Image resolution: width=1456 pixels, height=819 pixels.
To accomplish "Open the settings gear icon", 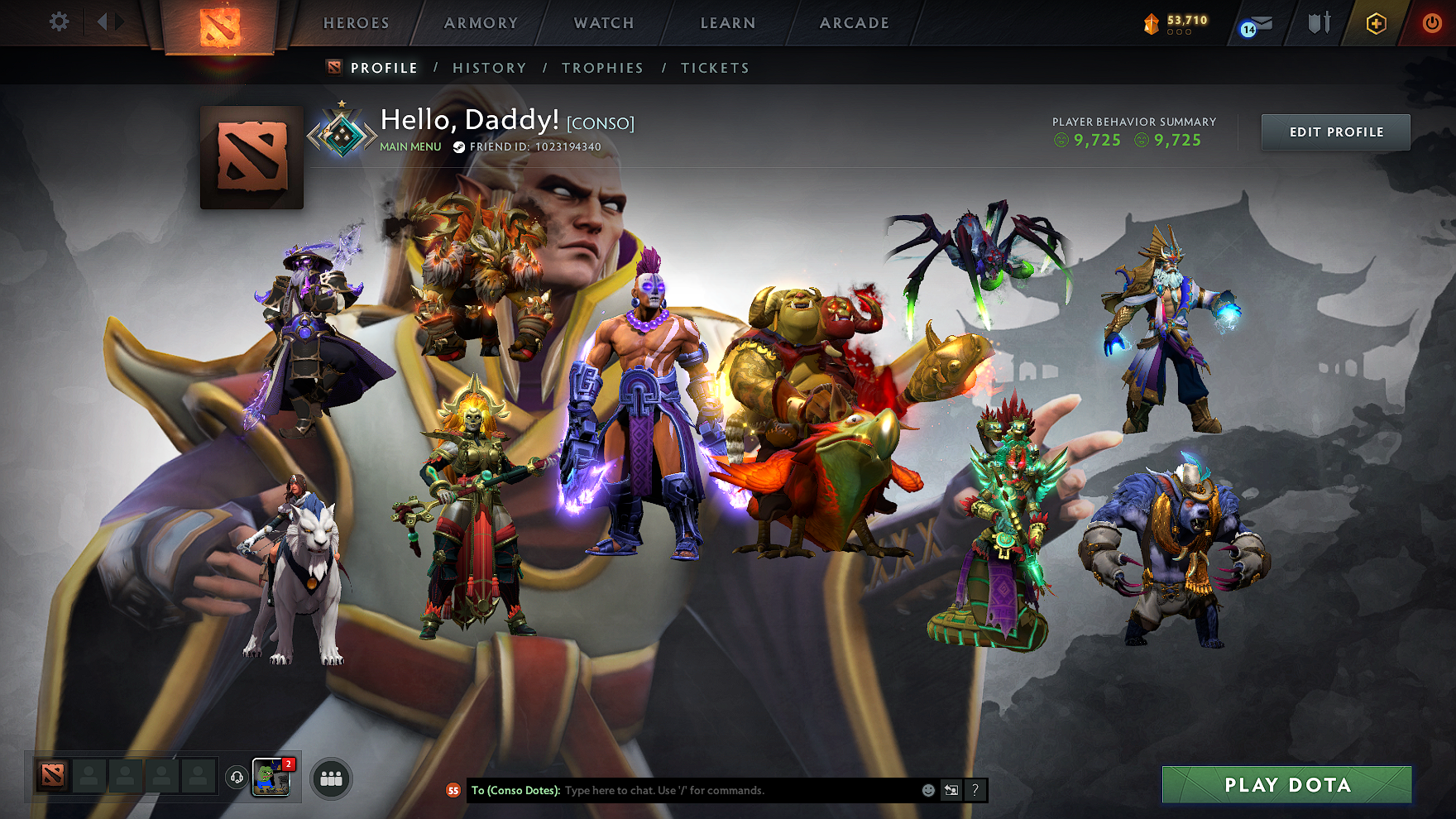I will pos(57,22).
